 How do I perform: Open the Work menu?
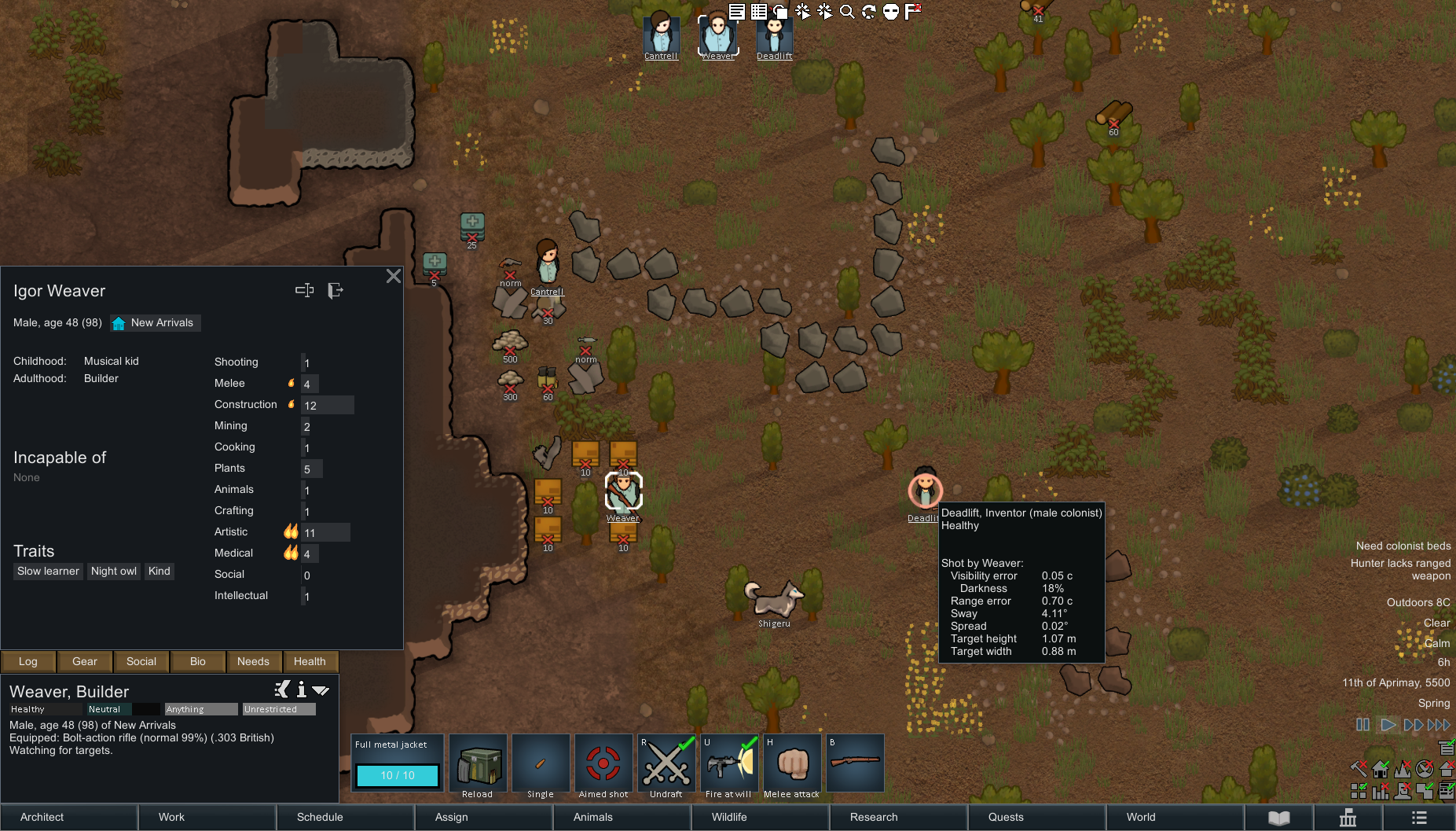pos(207,817)
